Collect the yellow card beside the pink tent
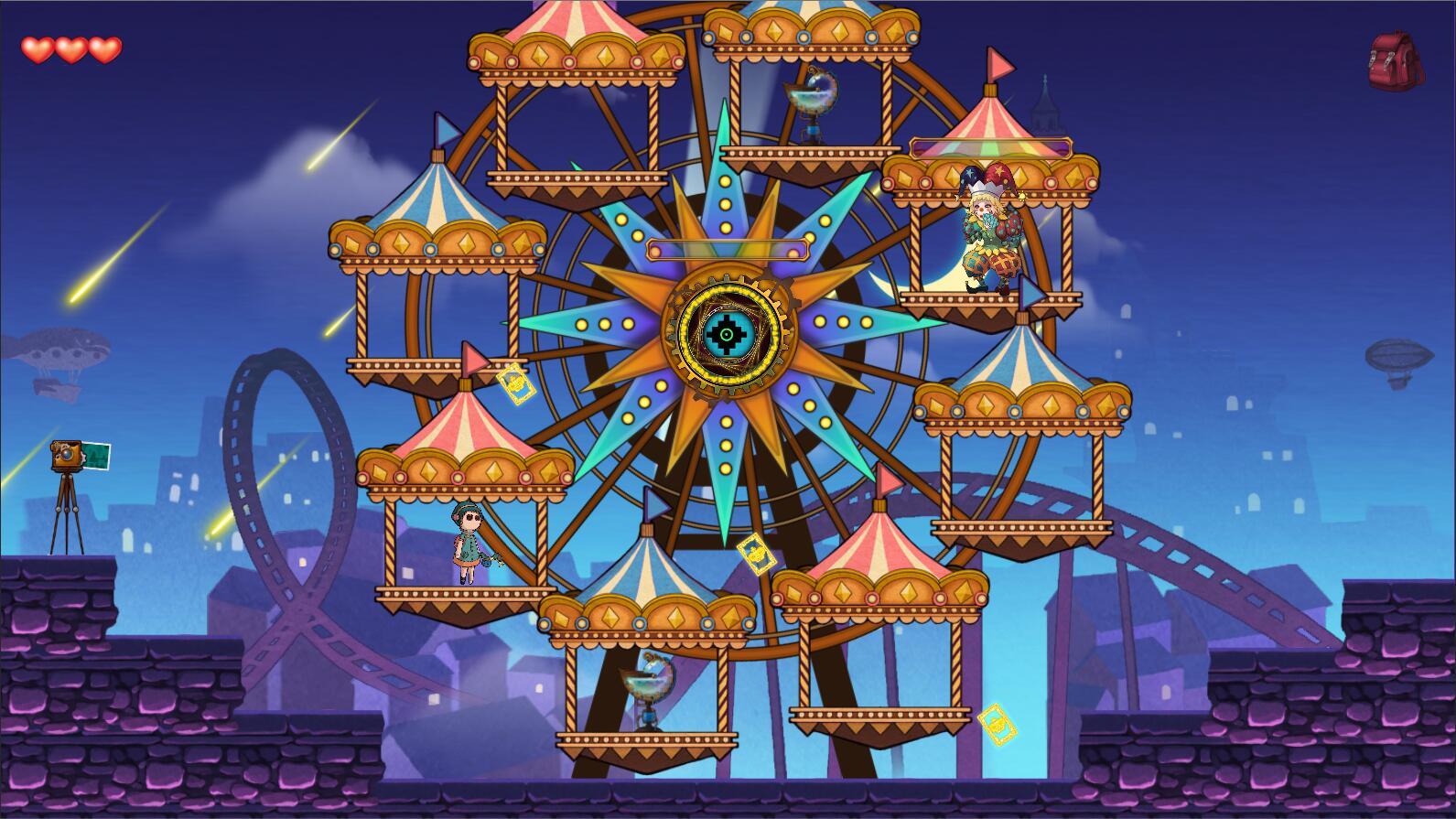 (x=515, y=384)
